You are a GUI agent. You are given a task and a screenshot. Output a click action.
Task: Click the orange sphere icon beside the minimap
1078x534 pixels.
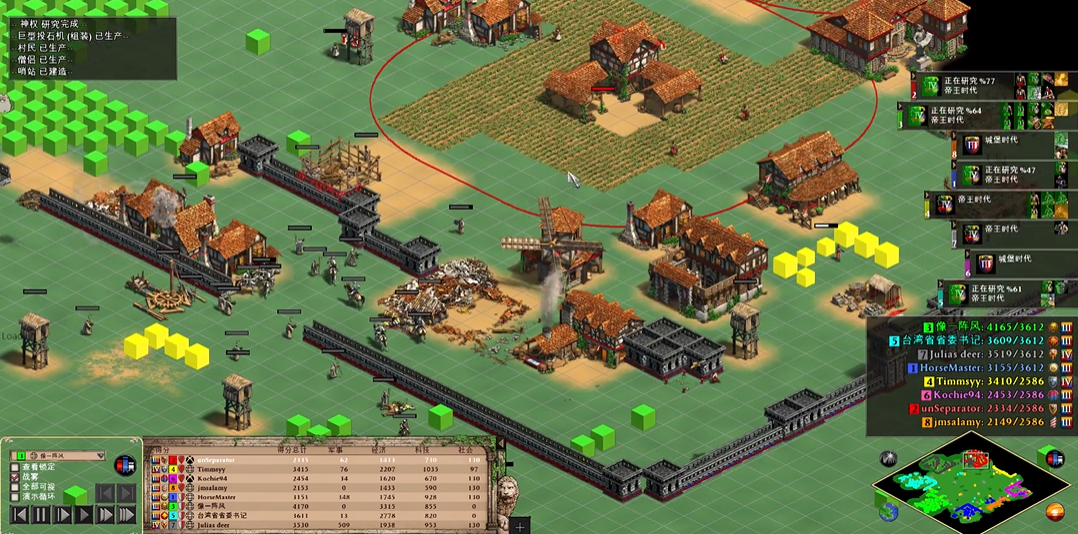coord(1055,512)
